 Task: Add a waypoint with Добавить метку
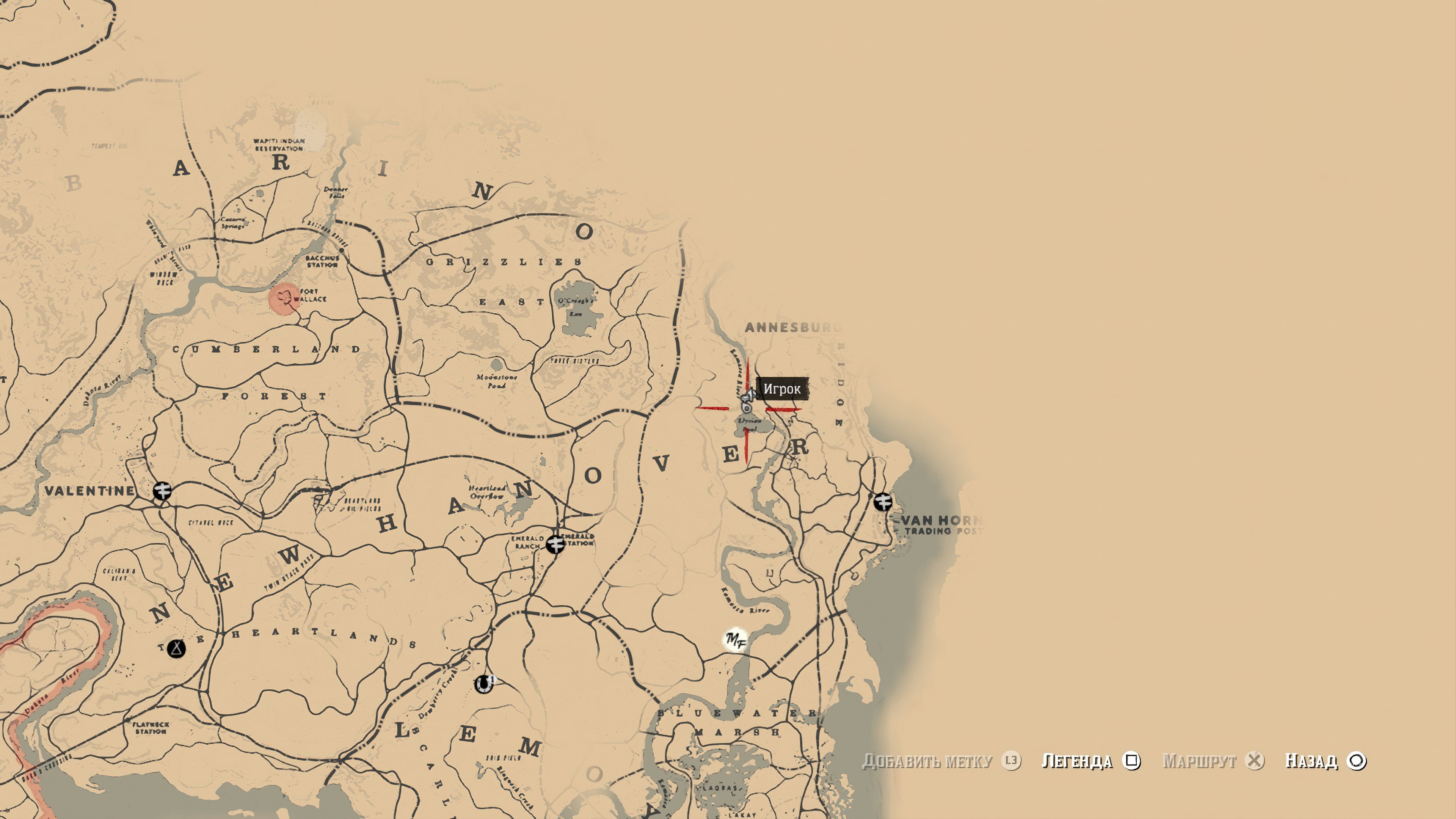pyautogui.click(x=940, y=761)
